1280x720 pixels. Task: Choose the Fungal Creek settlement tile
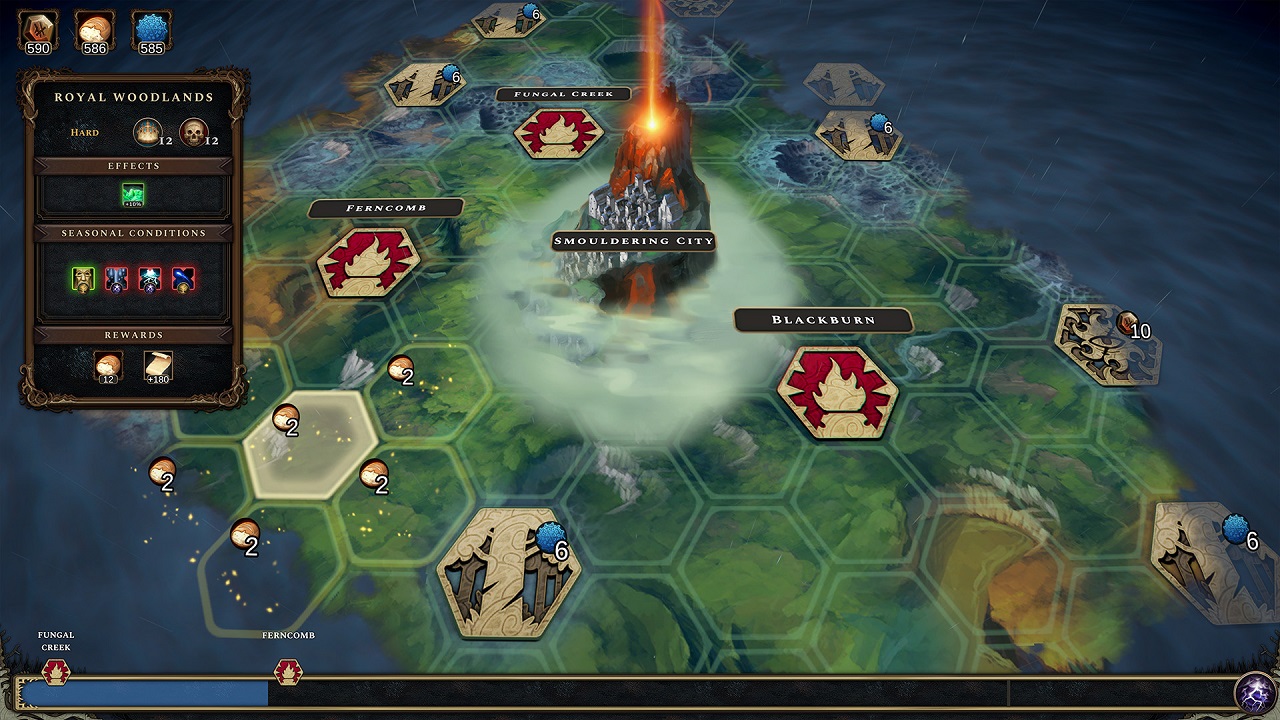coord(558,132)
